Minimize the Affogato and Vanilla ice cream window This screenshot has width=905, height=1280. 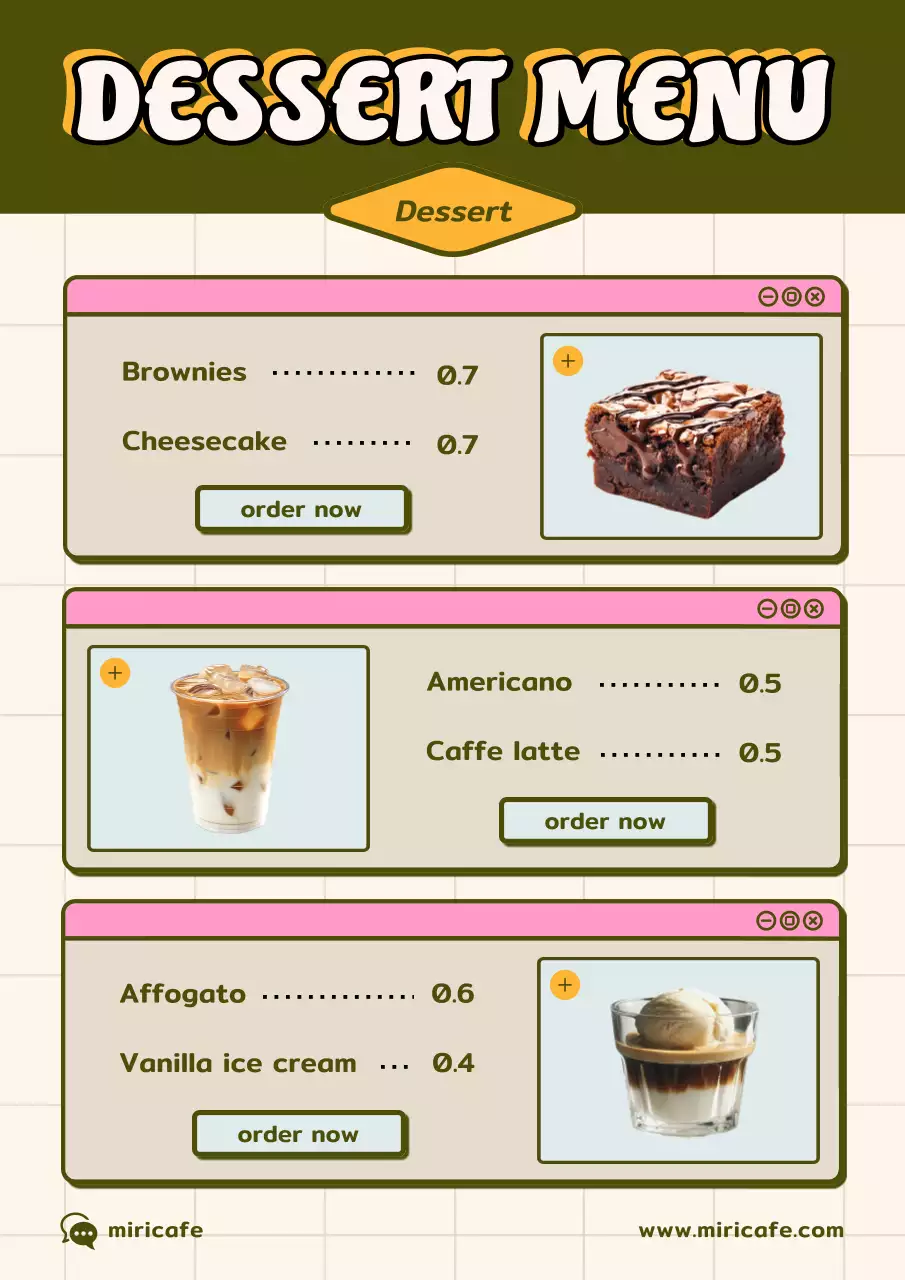[x=766, y=920]
